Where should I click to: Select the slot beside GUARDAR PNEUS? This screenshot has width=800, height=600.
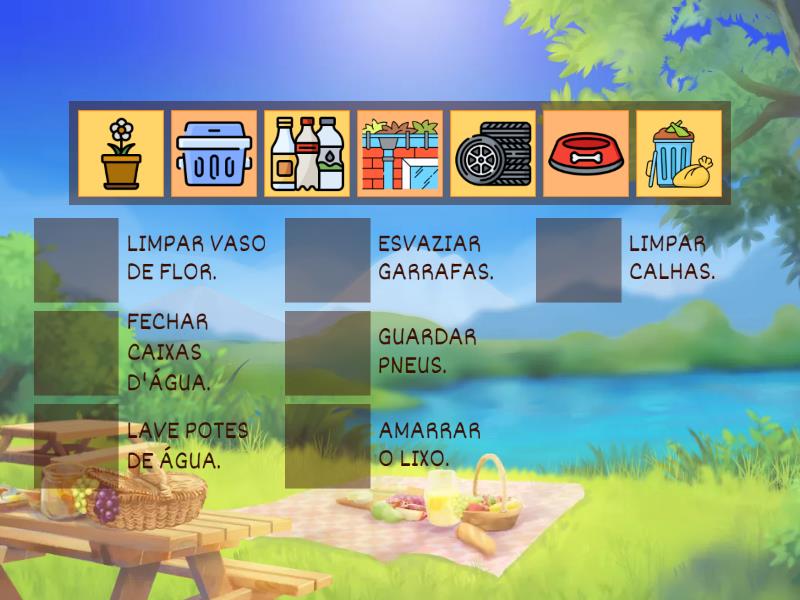pos(327,353)
